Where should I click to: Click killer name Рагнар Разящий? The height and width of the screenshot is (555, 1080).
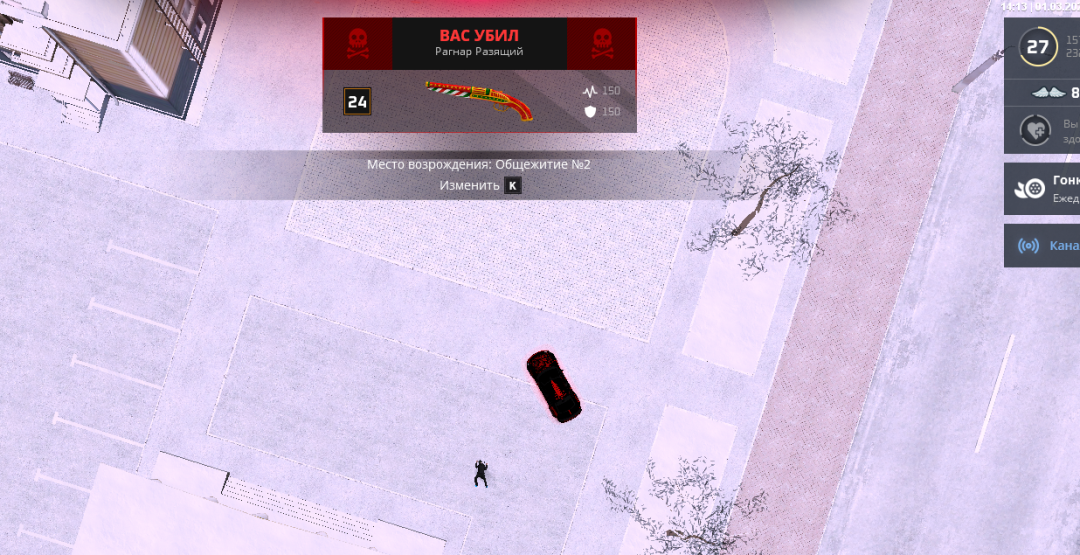pyautogui.click(x=479, y=52)
